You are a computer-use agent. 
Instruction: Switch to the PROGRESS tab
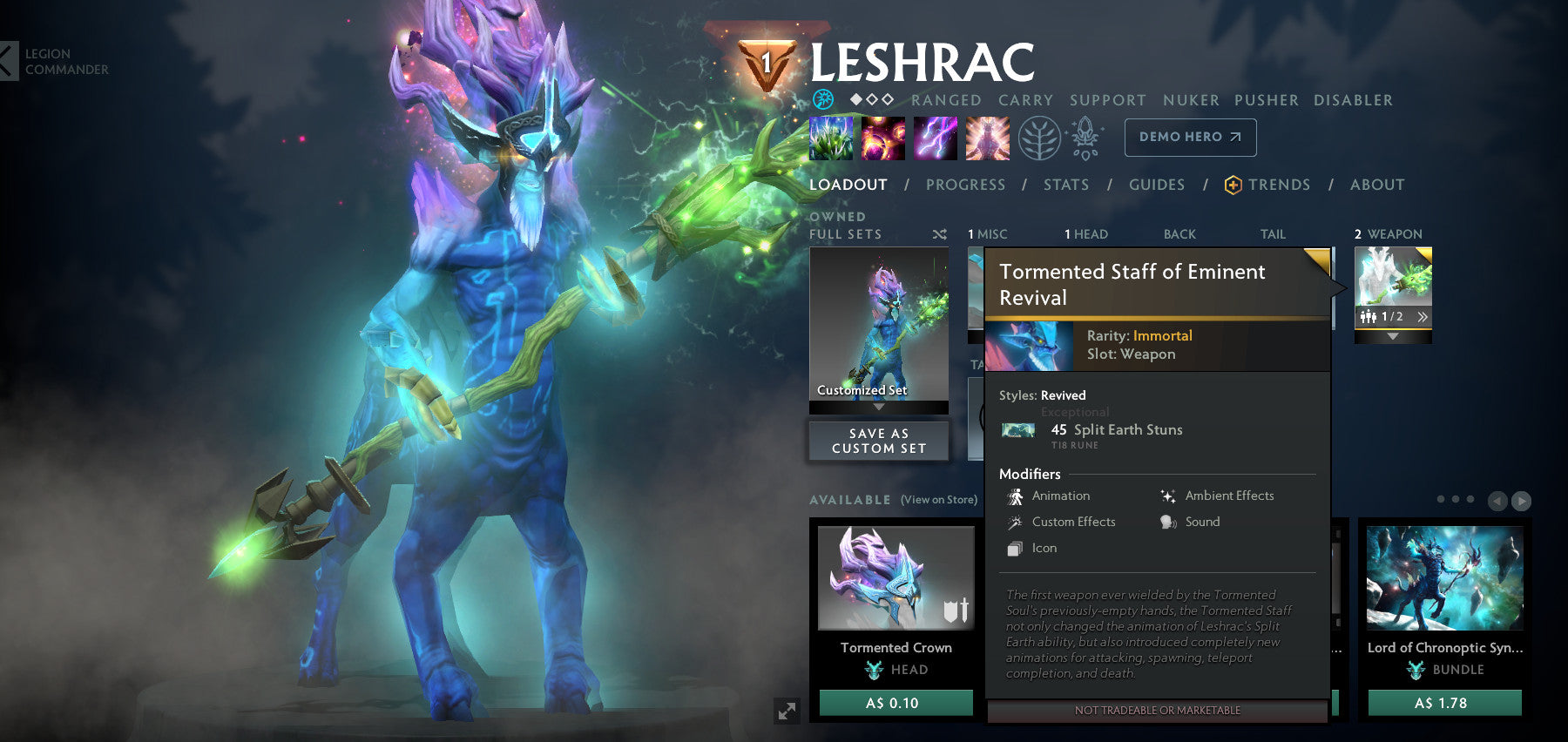965,185
